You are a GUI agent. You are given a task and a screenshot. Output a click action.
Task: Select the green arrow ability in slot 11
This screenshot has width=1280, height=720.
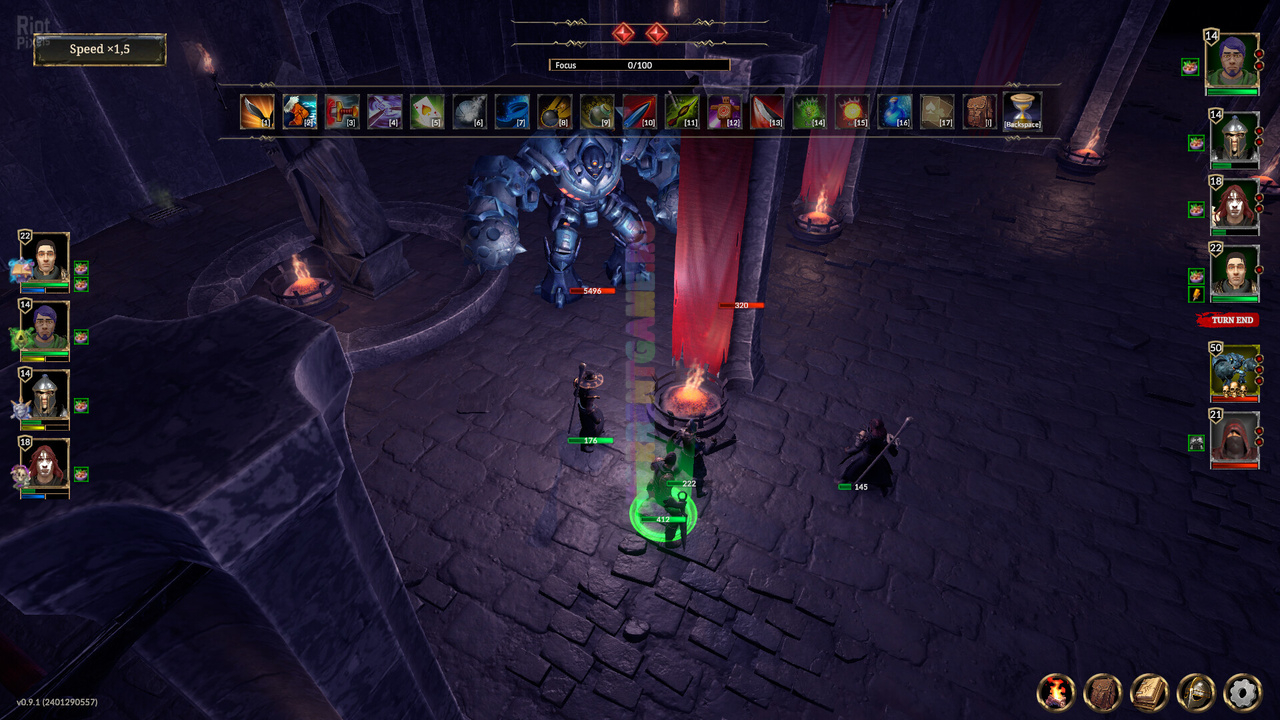[682, 111]
